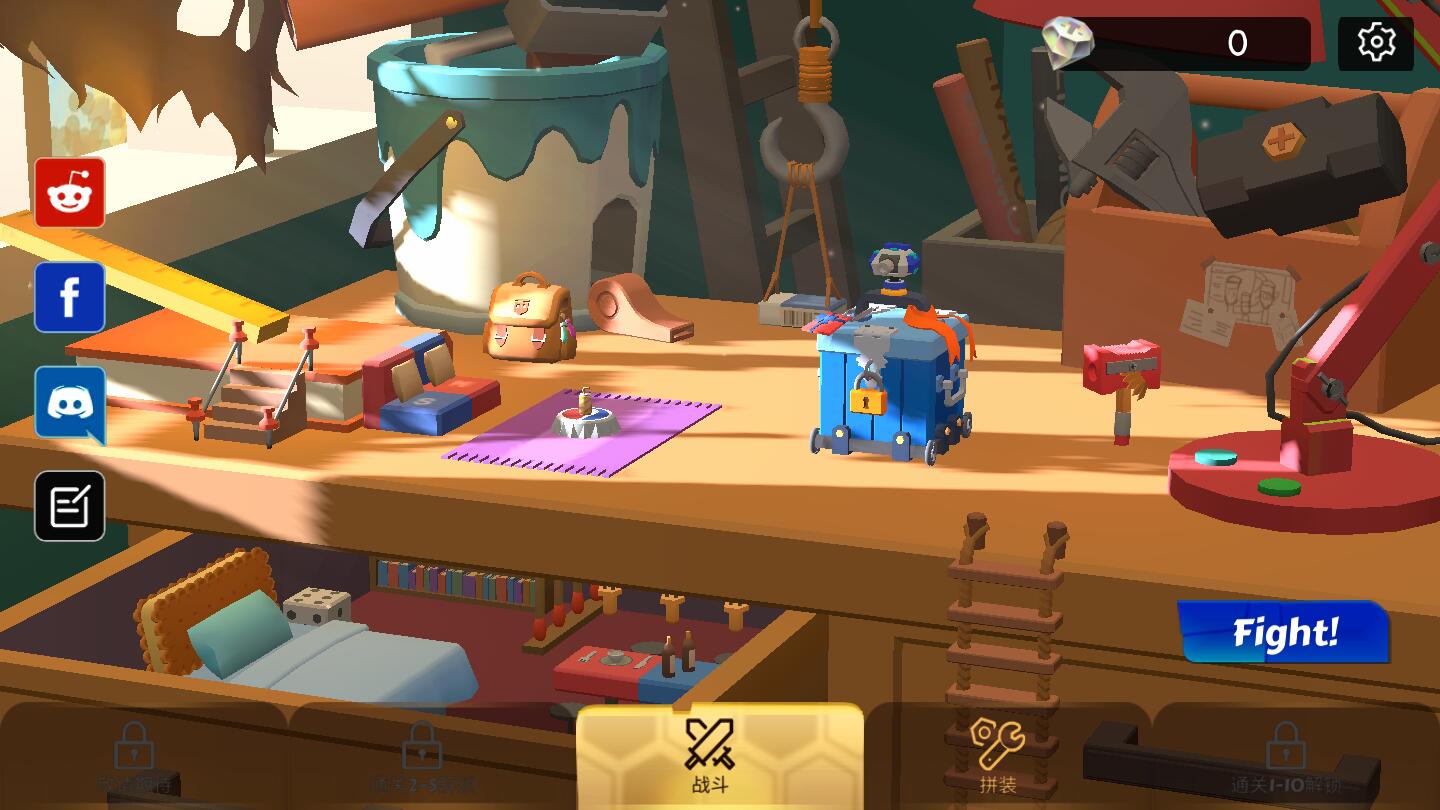Open the Reddit community icon

[69, 194]
